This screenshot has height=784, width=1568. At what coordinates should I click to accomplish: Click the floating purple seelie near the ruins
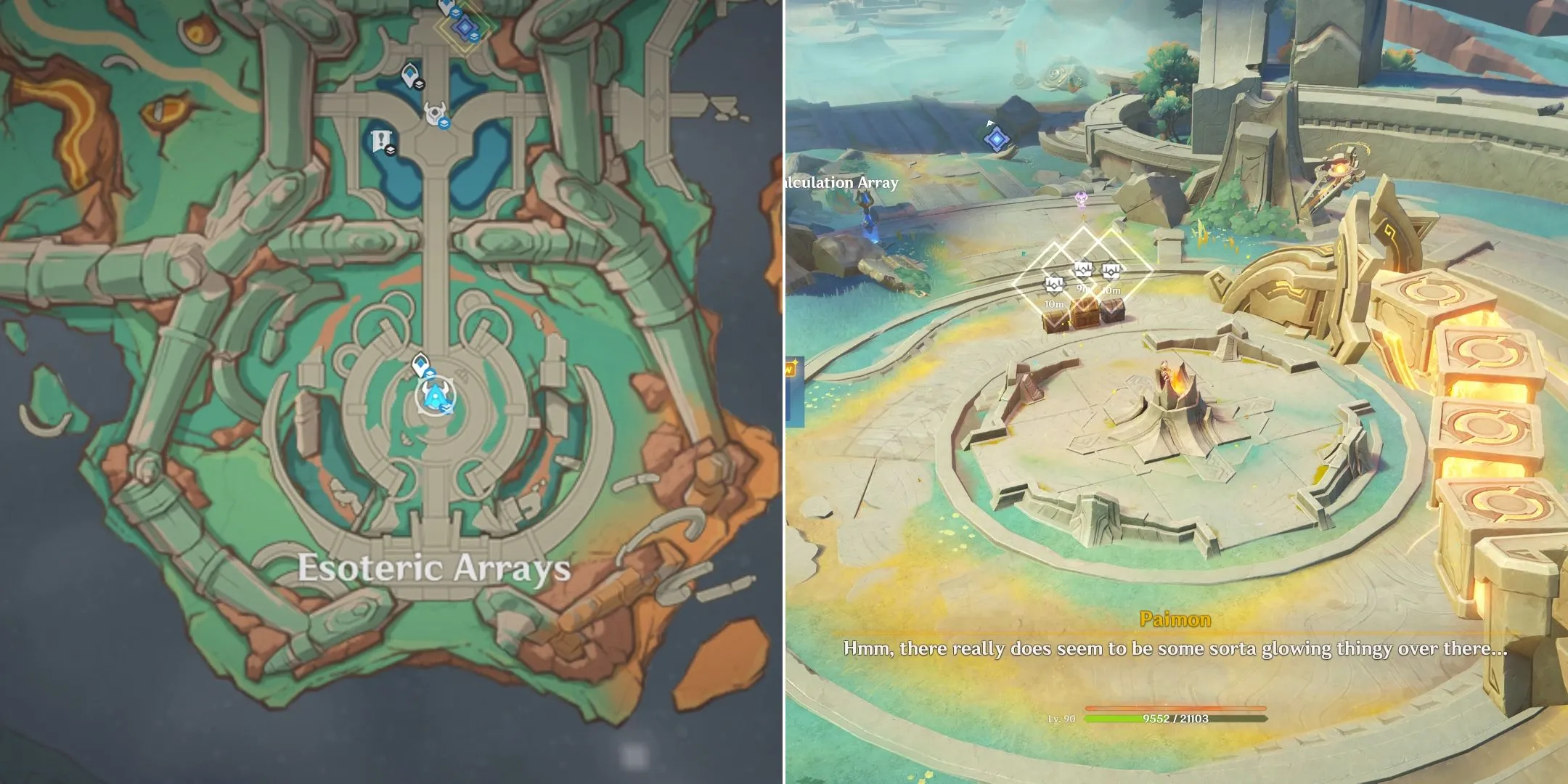(x=1082, y=199)
